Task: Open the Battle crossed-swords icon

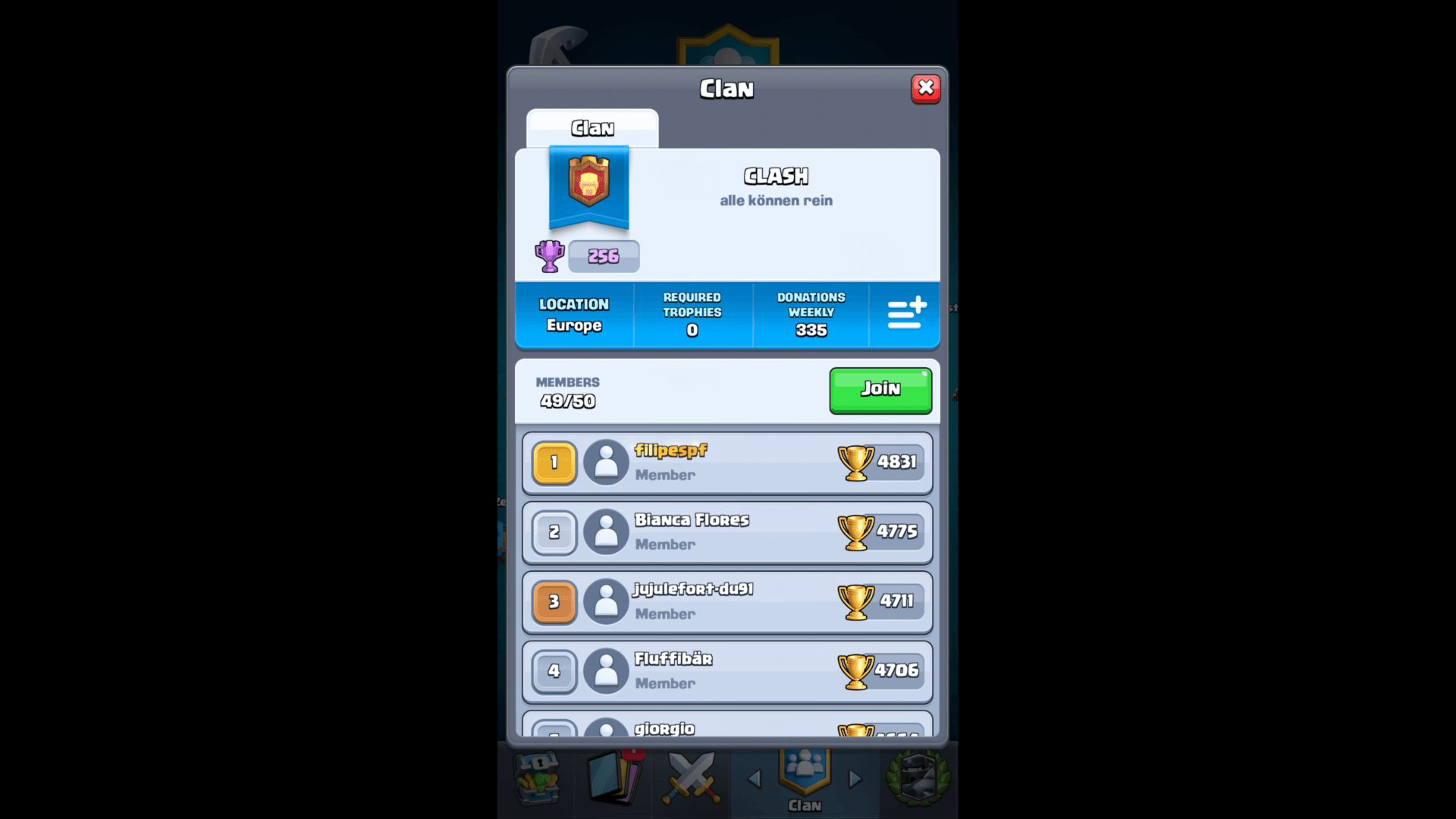Action: (692, 779)
